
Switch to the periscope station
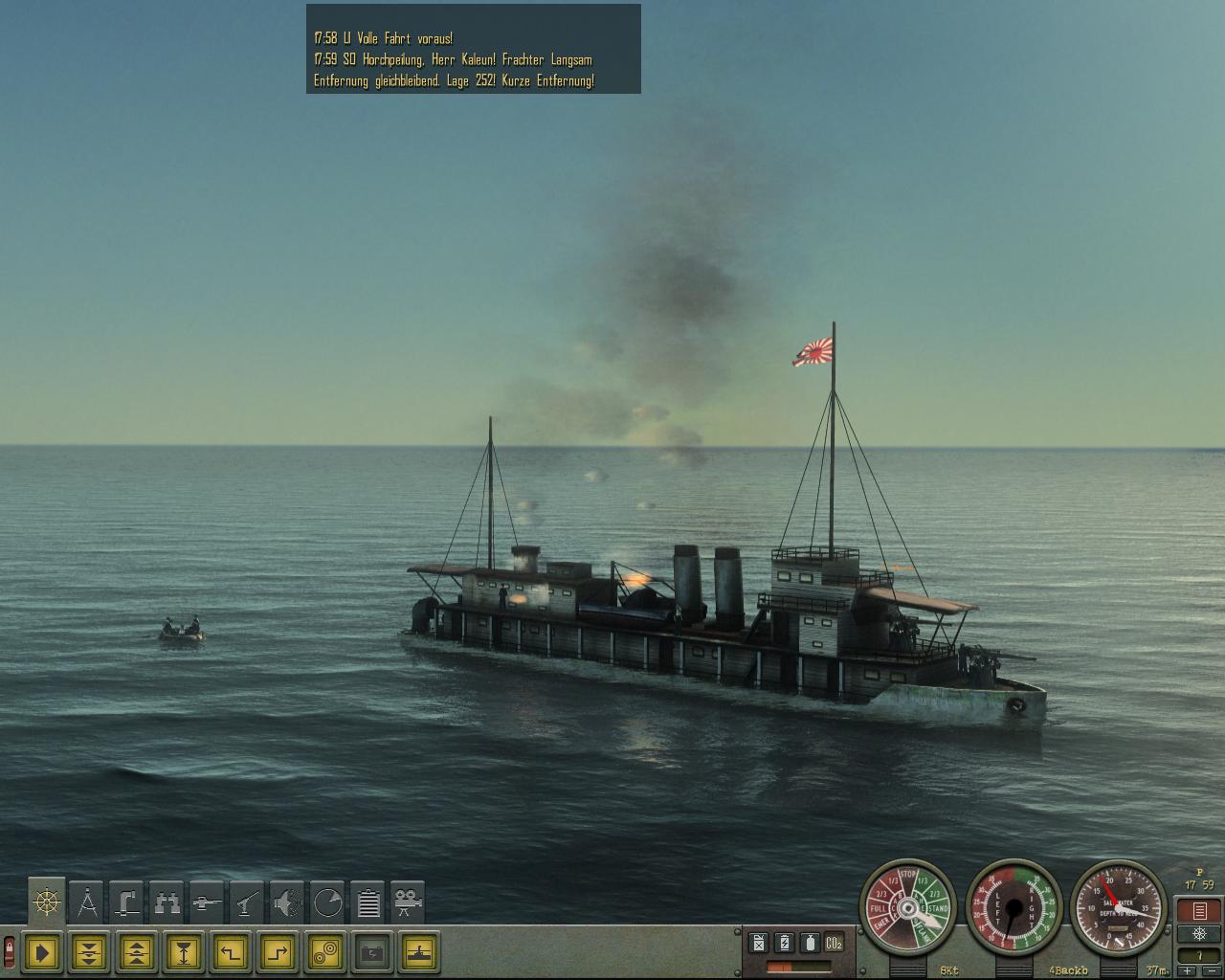point(127,902)
